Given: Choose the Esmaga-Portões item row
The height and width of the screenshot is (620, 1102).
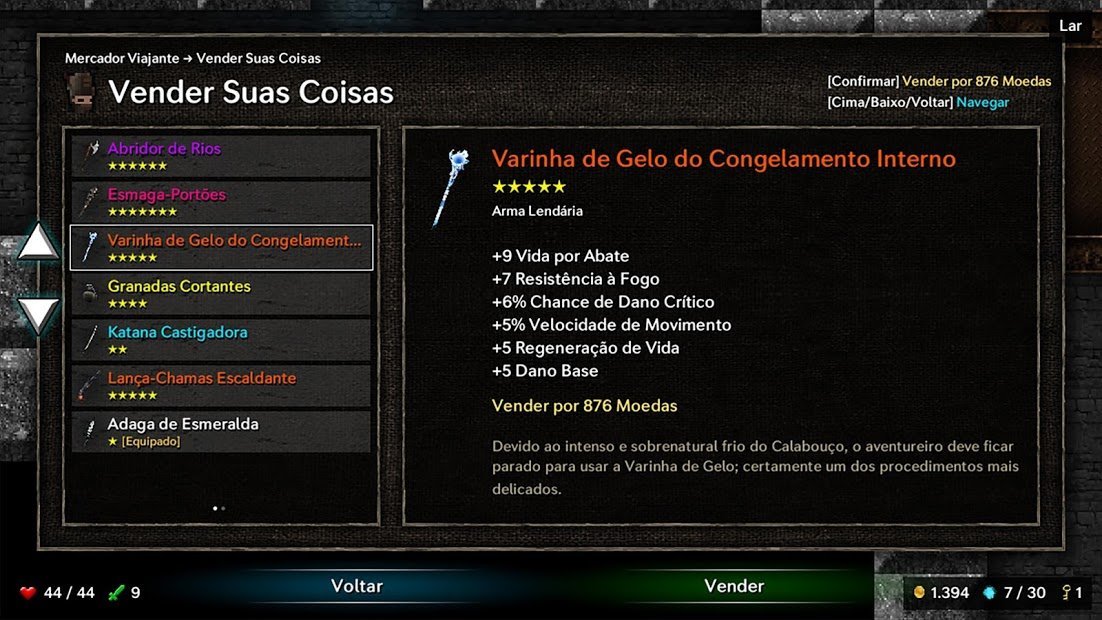Looking at the screenshot, I should (221, 202).
